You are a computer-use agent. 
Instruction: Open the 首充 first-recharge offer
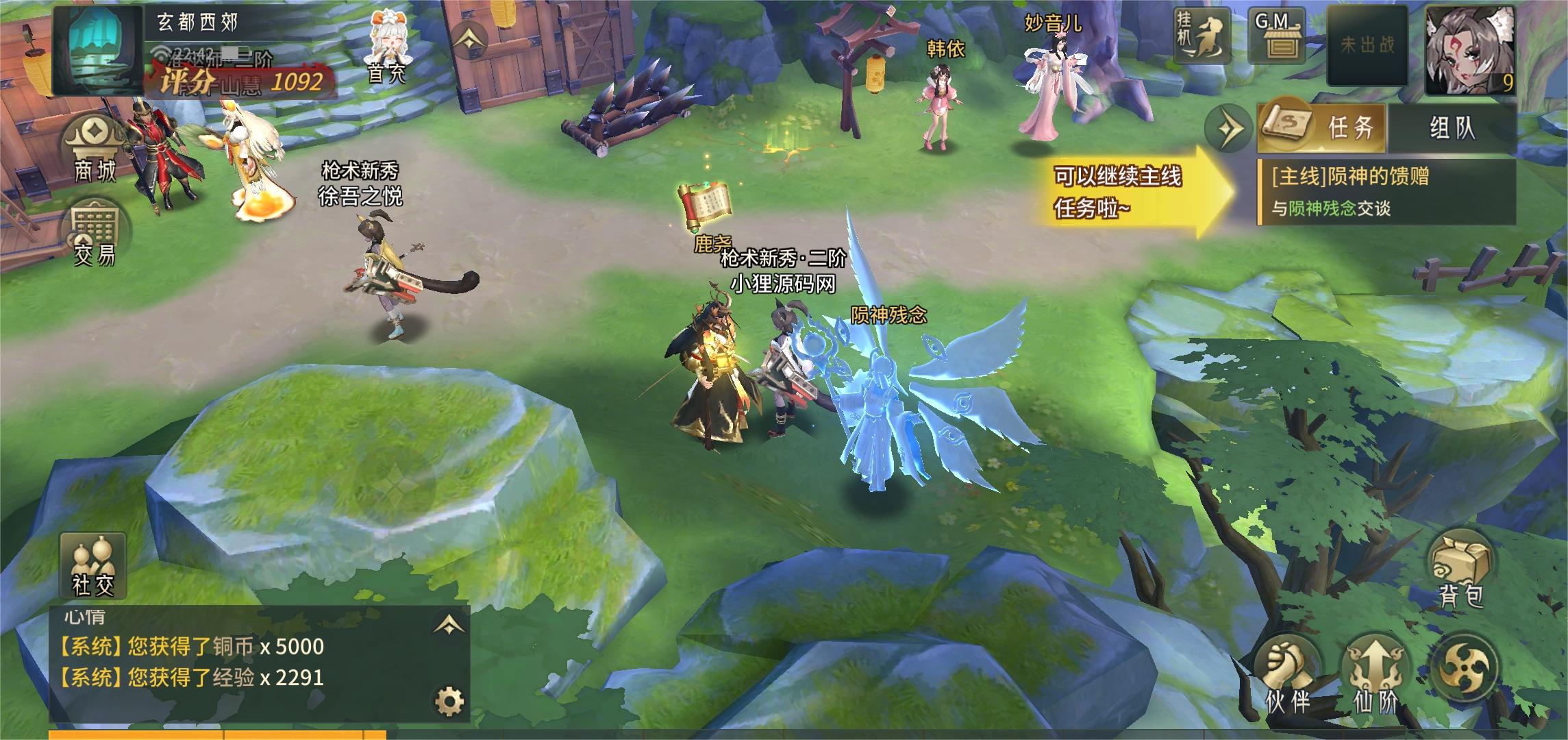pyautogui.click(x=387, y=48)
